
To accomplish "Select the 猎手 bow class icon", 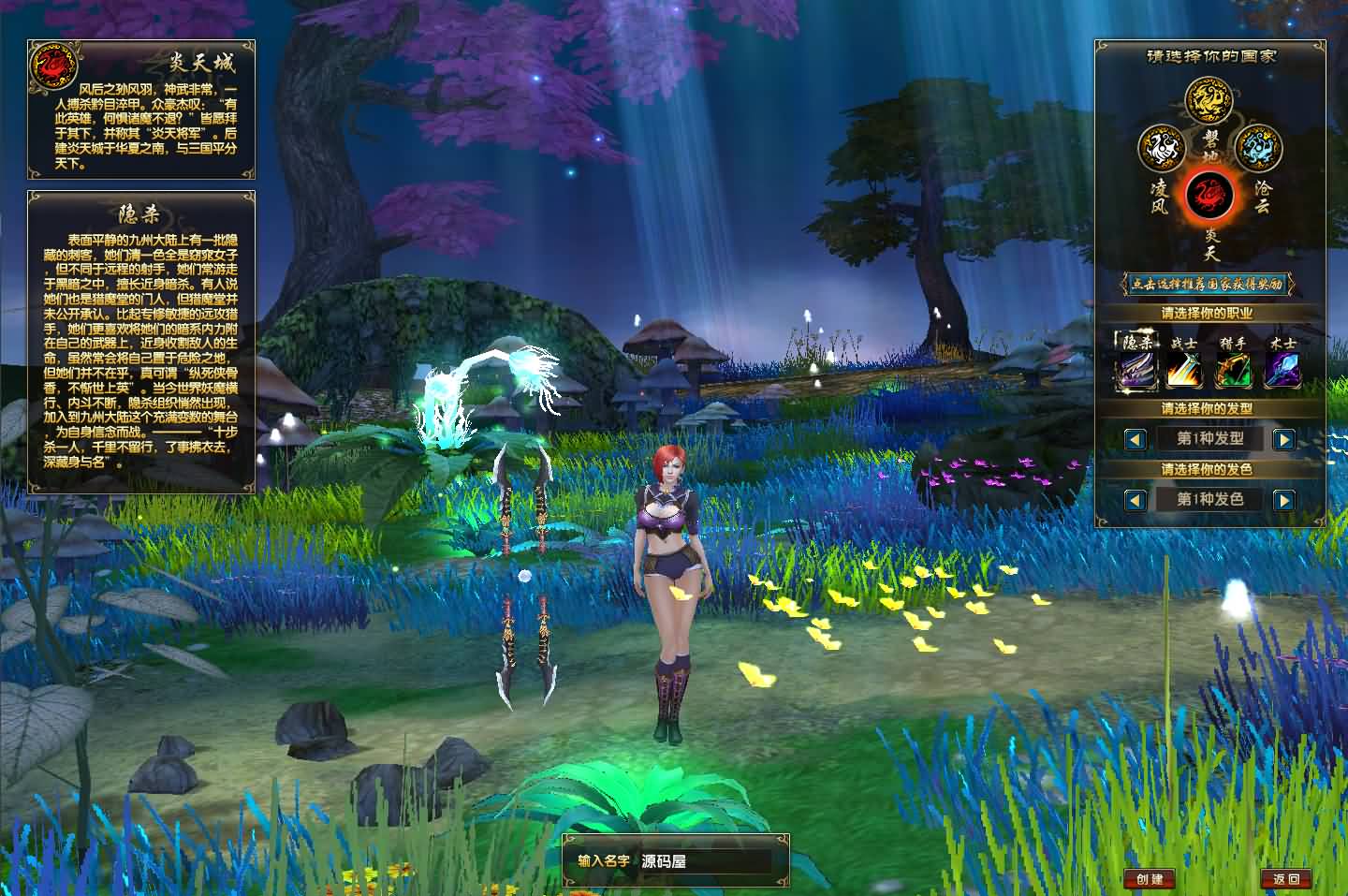I will 1235,369.
